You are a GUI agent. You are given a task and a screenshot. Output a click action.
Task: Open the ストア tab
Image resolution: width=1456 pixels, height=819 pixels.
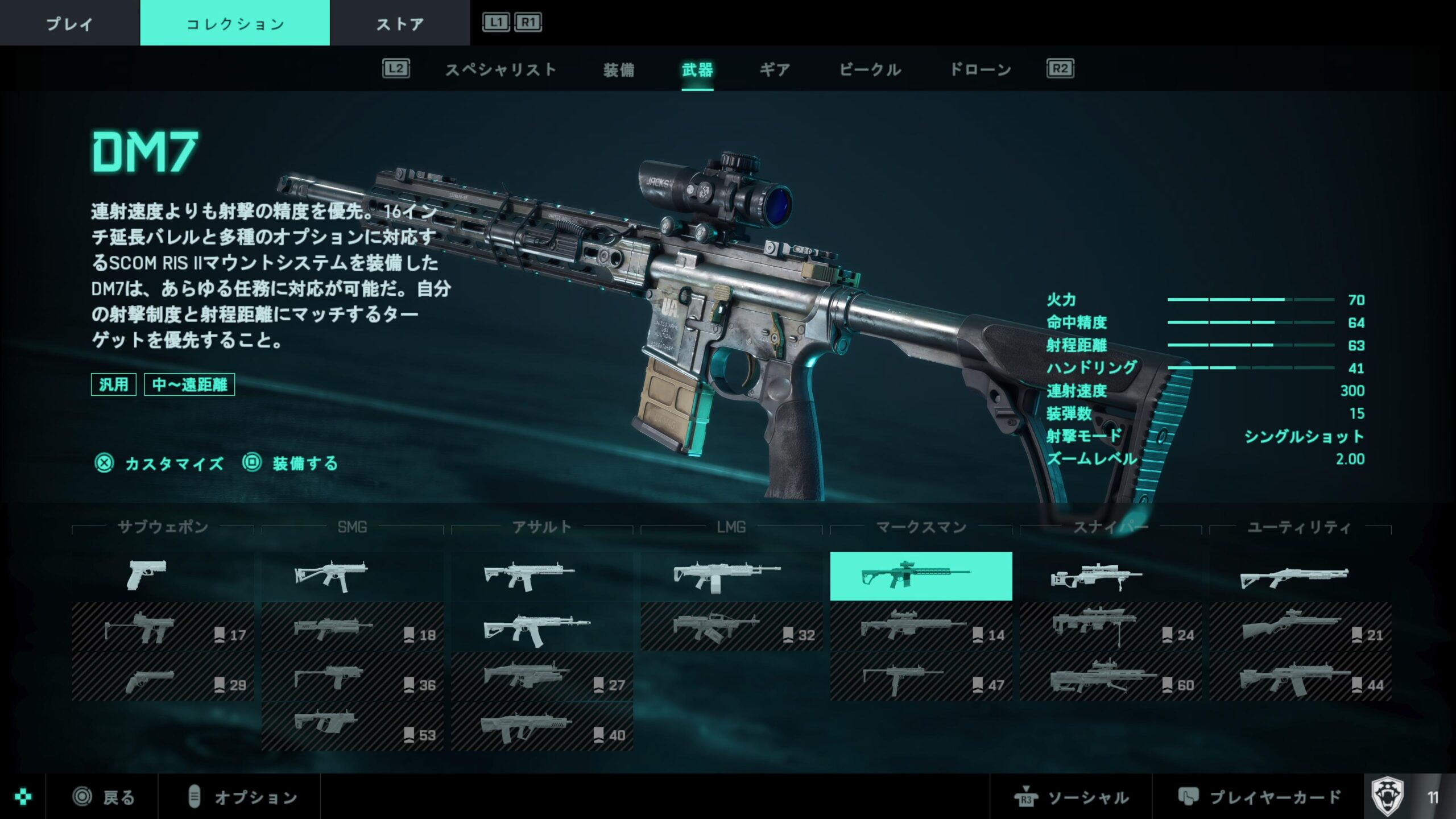pos(400,23)
